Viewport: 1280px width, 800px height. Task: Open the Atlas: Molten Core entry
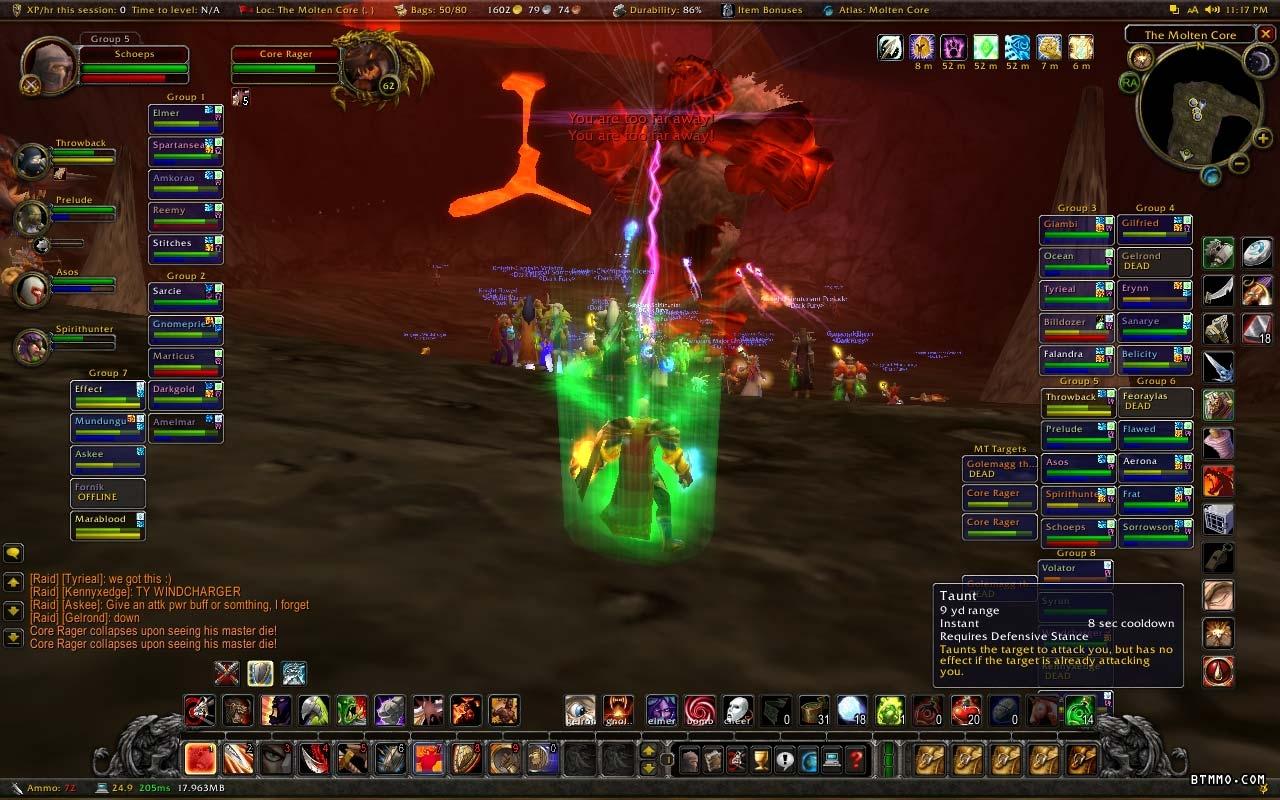tap(876, 10)
